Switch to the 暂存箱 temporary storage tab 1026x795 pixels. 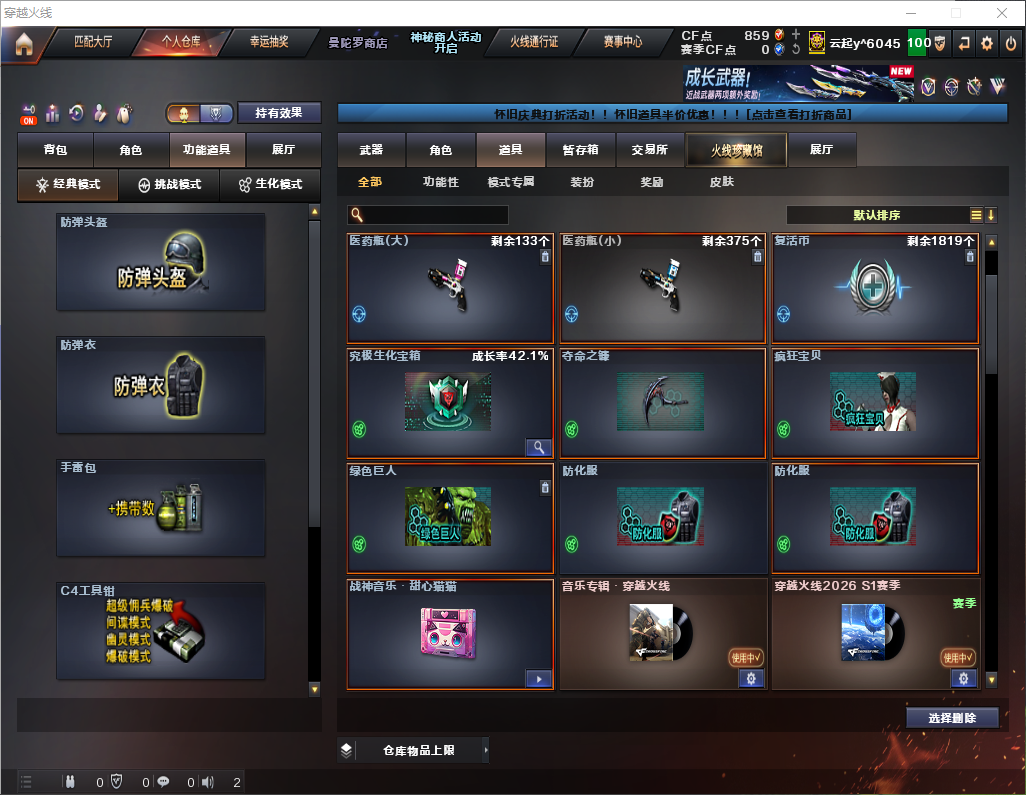[x=580, y=150]
